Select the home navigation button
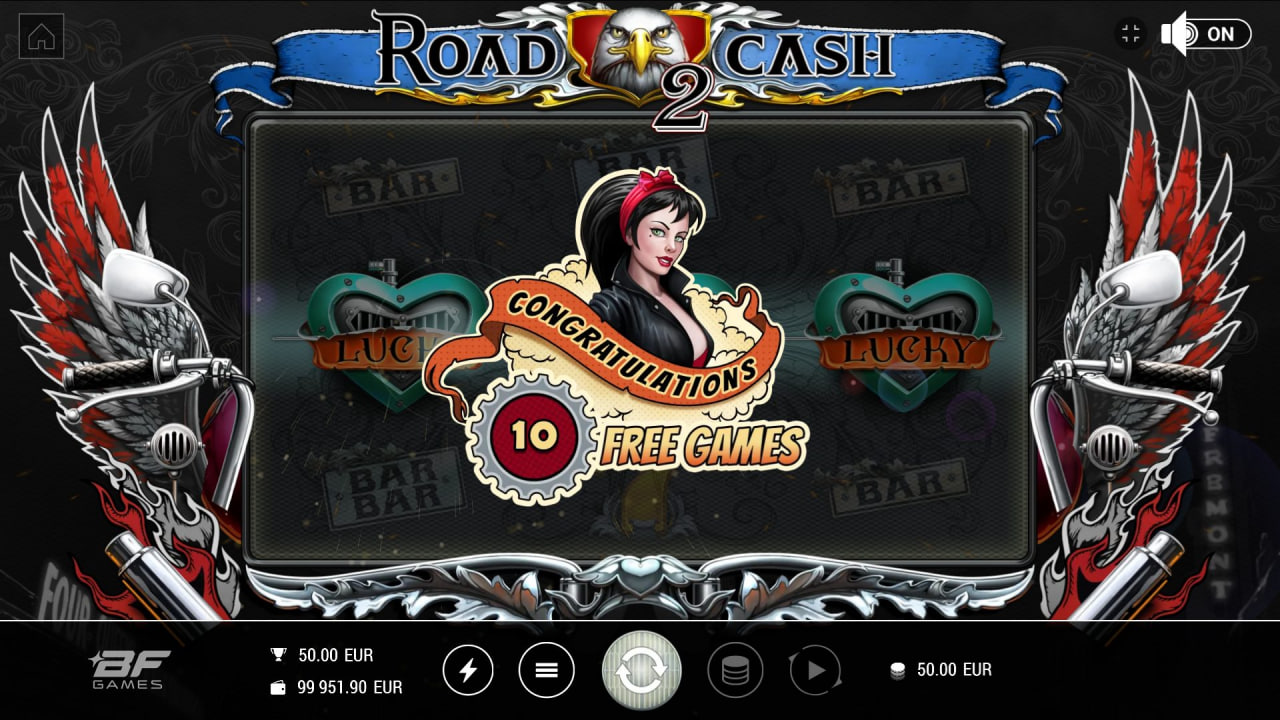 41,37
